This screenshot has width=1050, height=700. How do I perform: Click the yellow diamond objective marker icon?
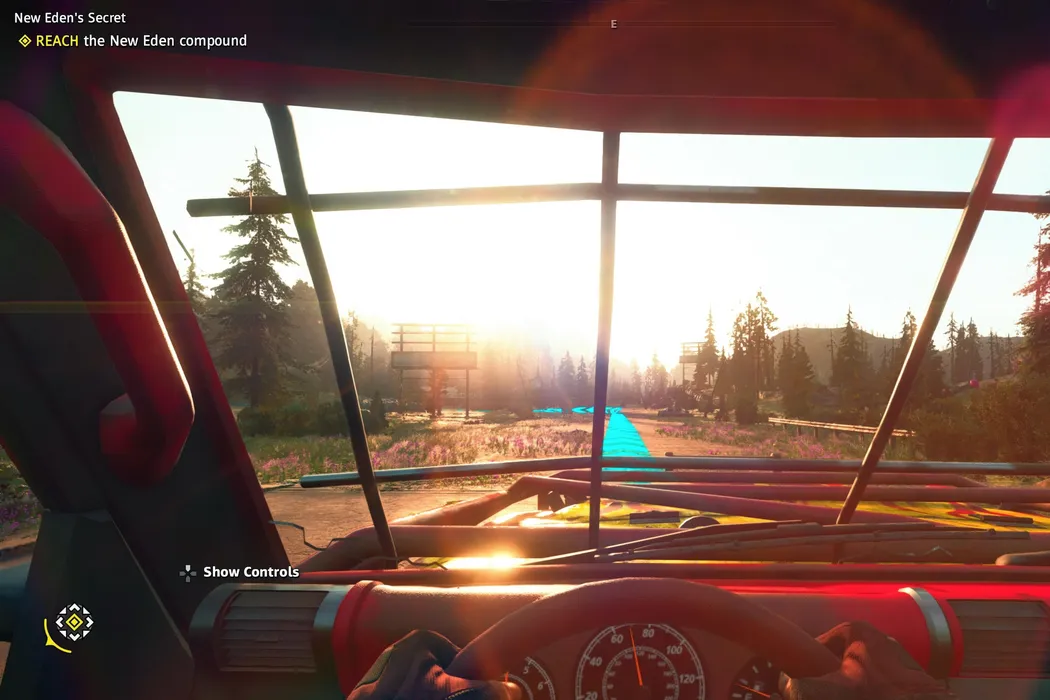(25, 41)
